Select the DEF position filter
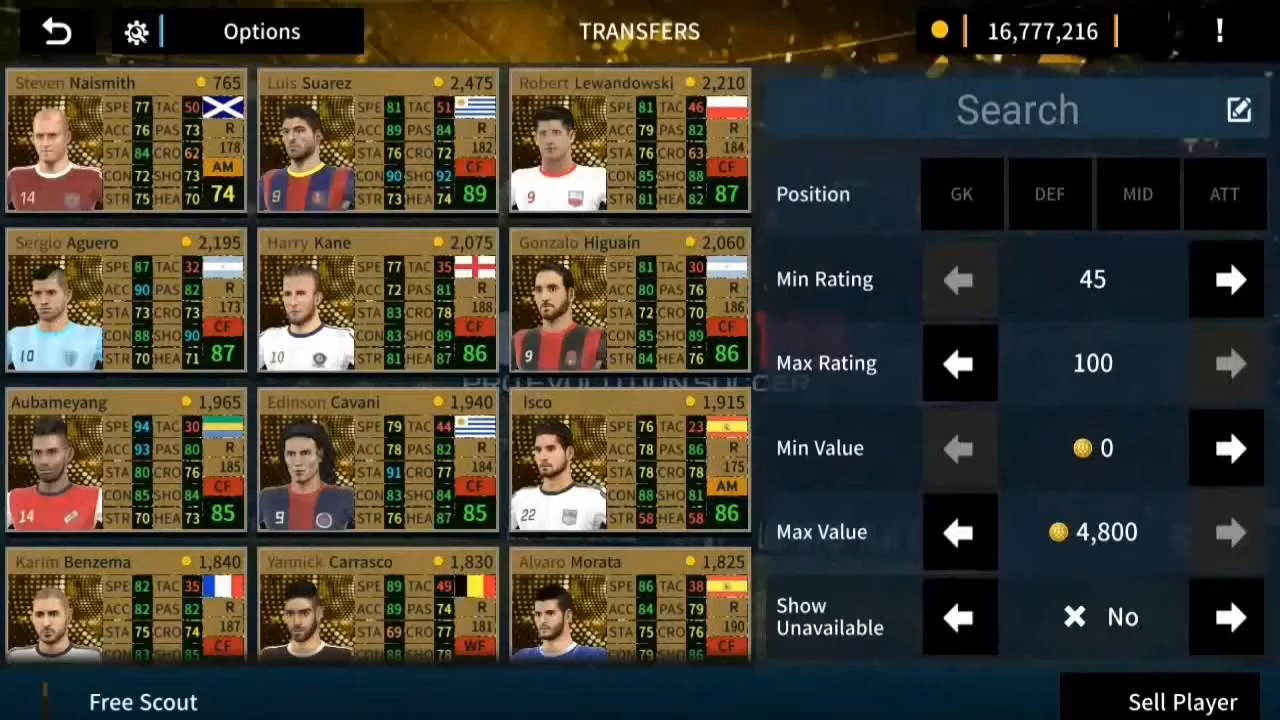Viewport: 1280px width, 720px height. 1049,194
